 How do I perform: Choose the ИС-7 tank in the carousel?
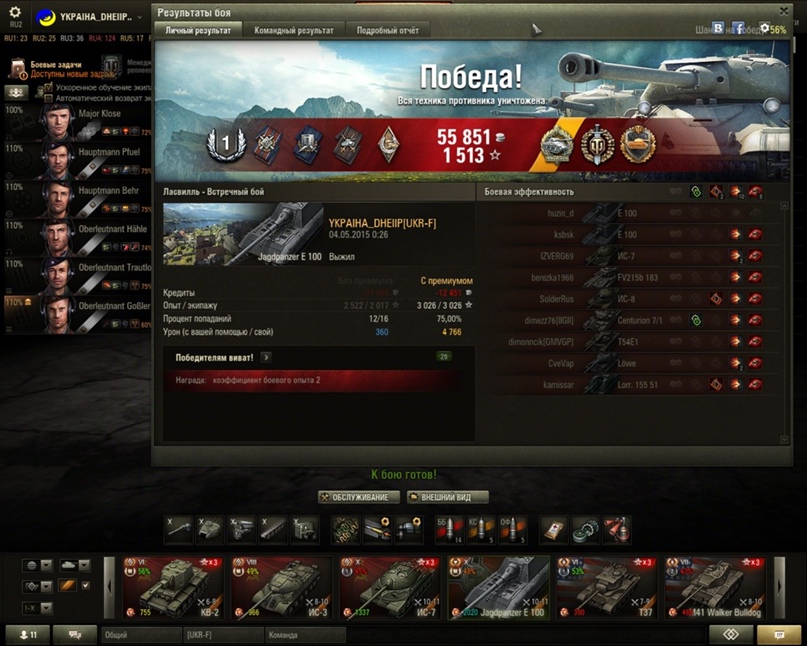point(389,589)
